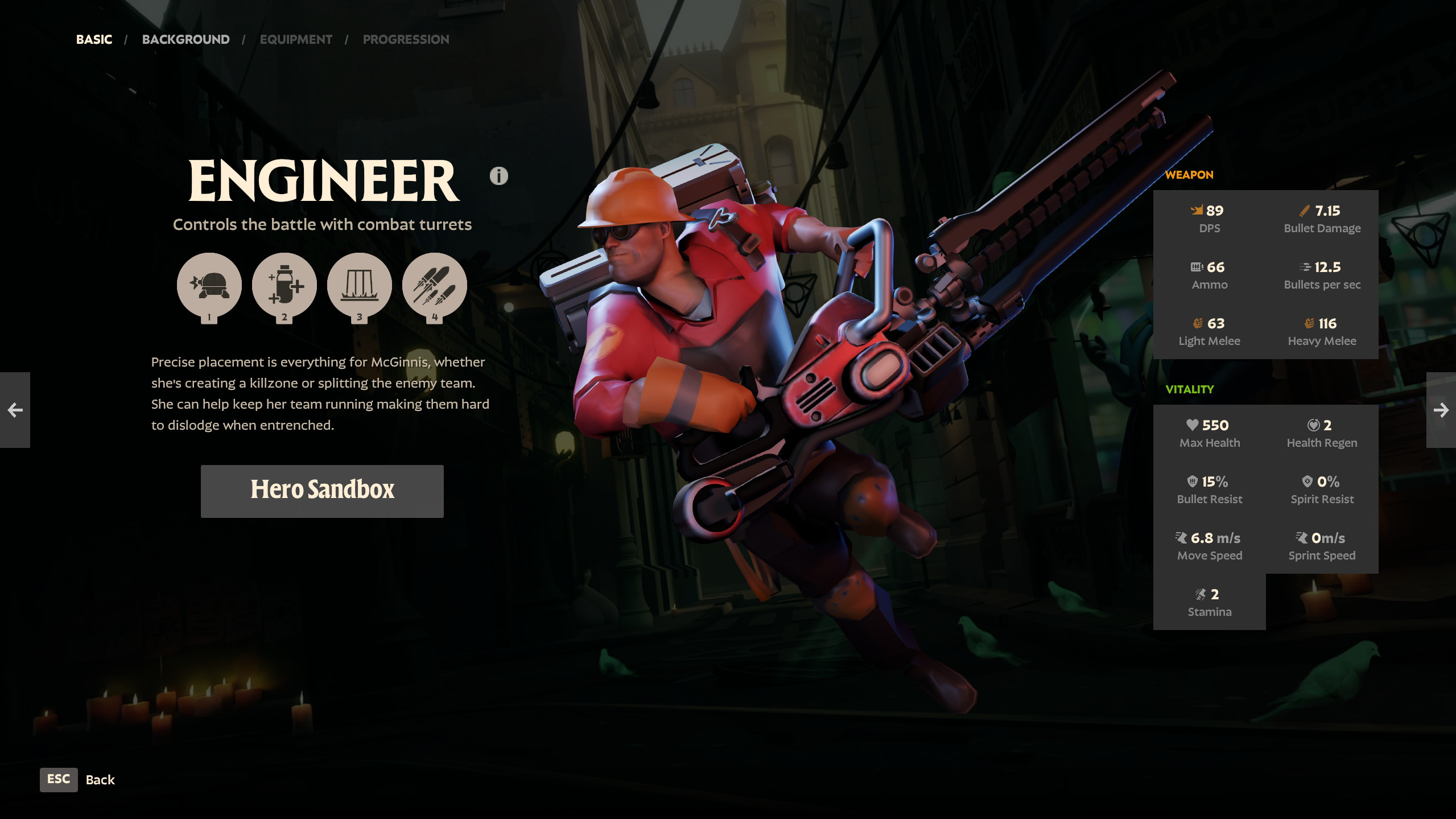Click Back at the bottom left
This screenshot has height=819, width=1456.
(x=100, y=779)
